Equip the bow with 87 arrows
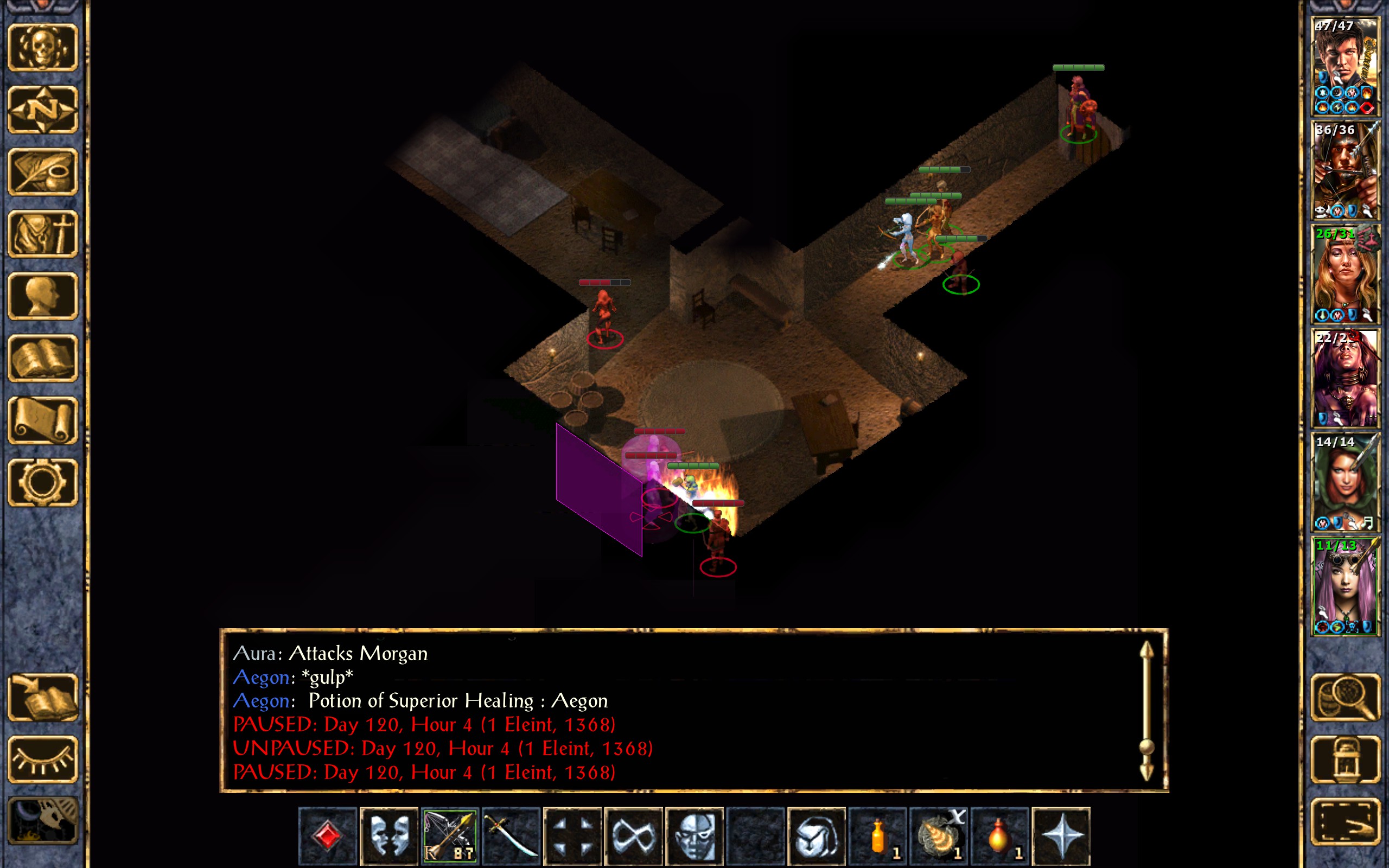Viewport: 1389px width, 868px height. point(449,836)
